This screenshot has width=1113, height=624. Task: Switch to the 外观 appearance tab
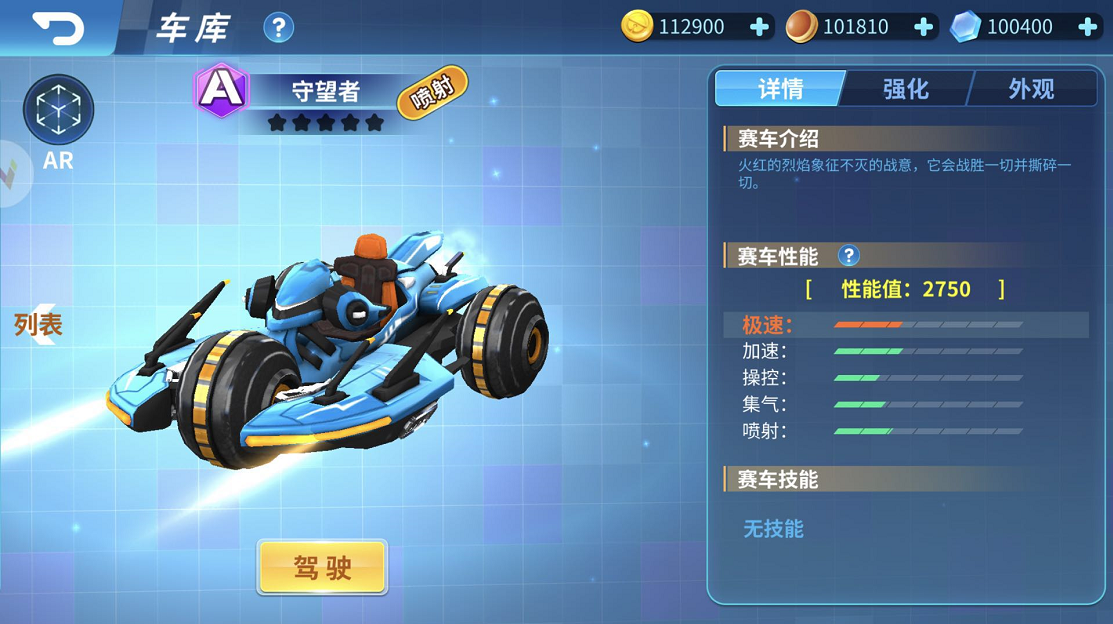(x=1031, y=89)
